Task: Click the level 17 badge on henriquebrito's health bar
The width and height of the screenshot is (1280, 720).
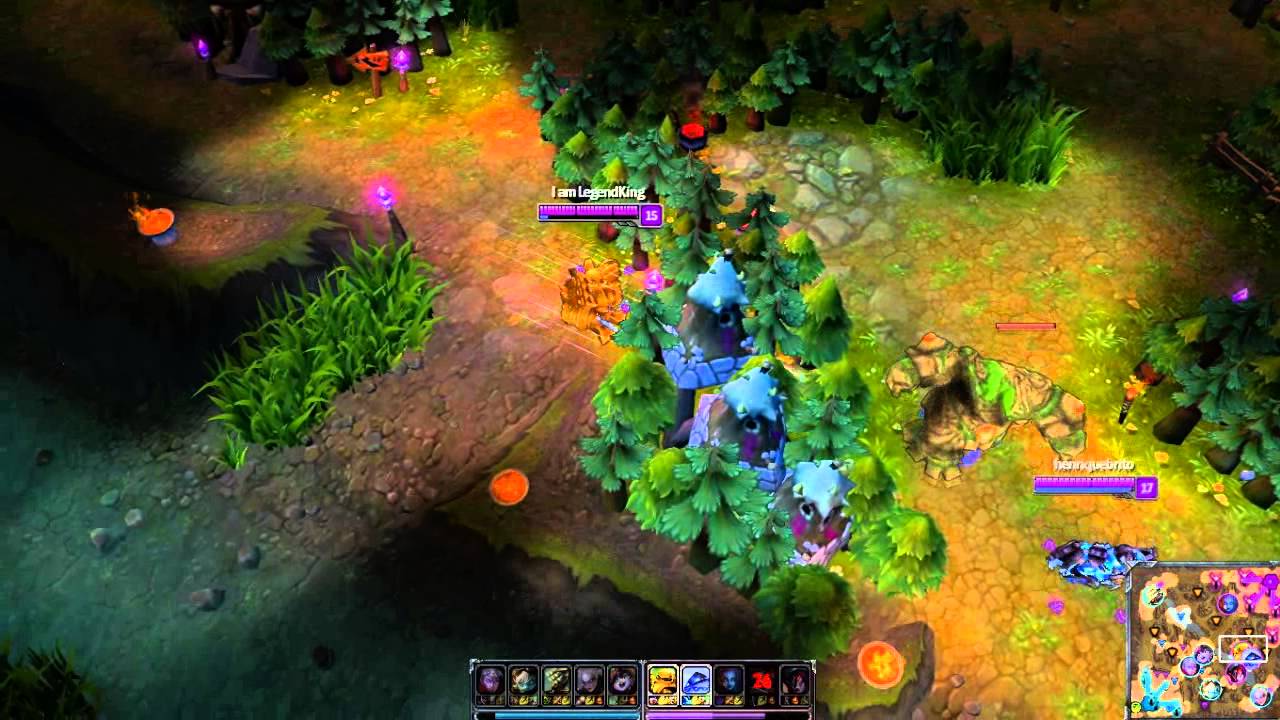Action: 1146,489
